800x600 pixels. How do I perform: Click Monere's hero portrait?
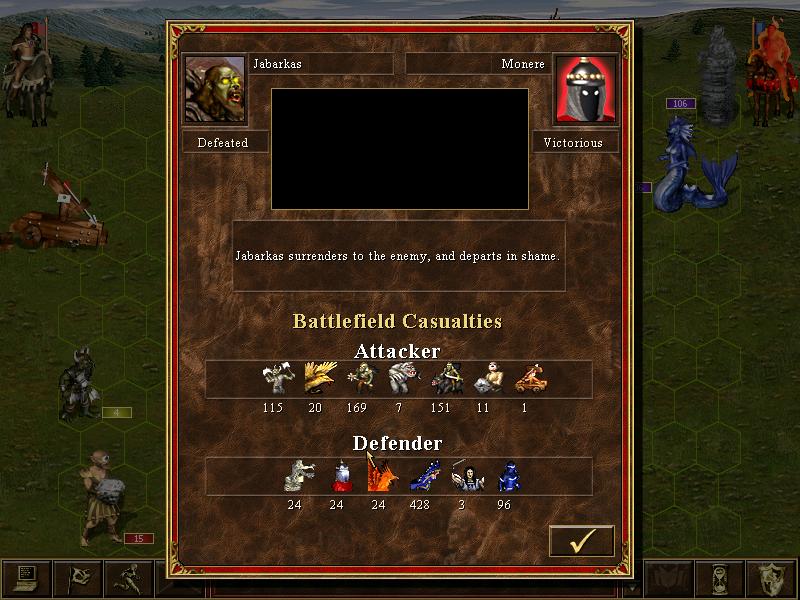pos(585,89)
